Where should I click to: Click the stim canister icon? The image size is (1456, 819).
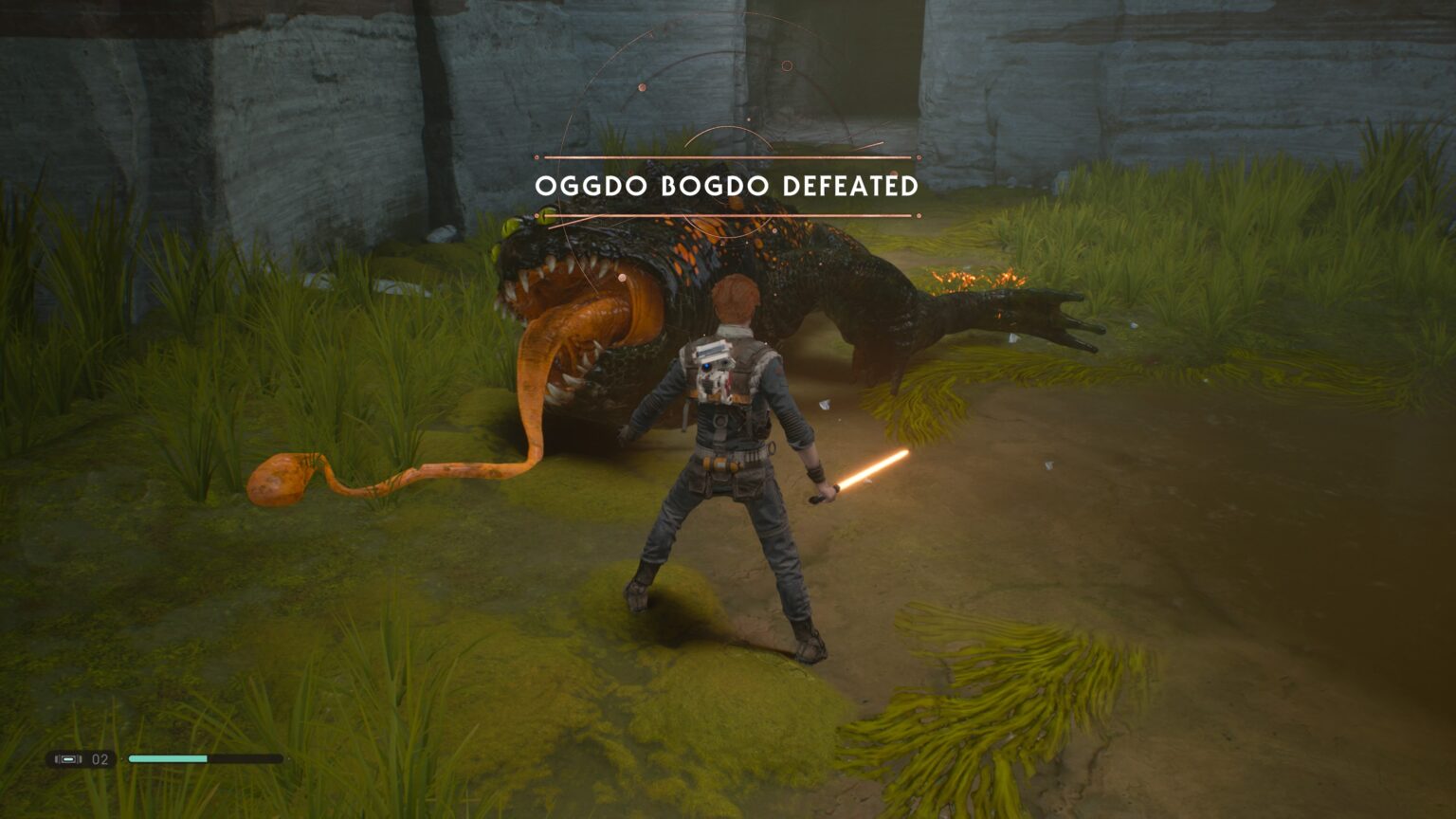point(68,758)
